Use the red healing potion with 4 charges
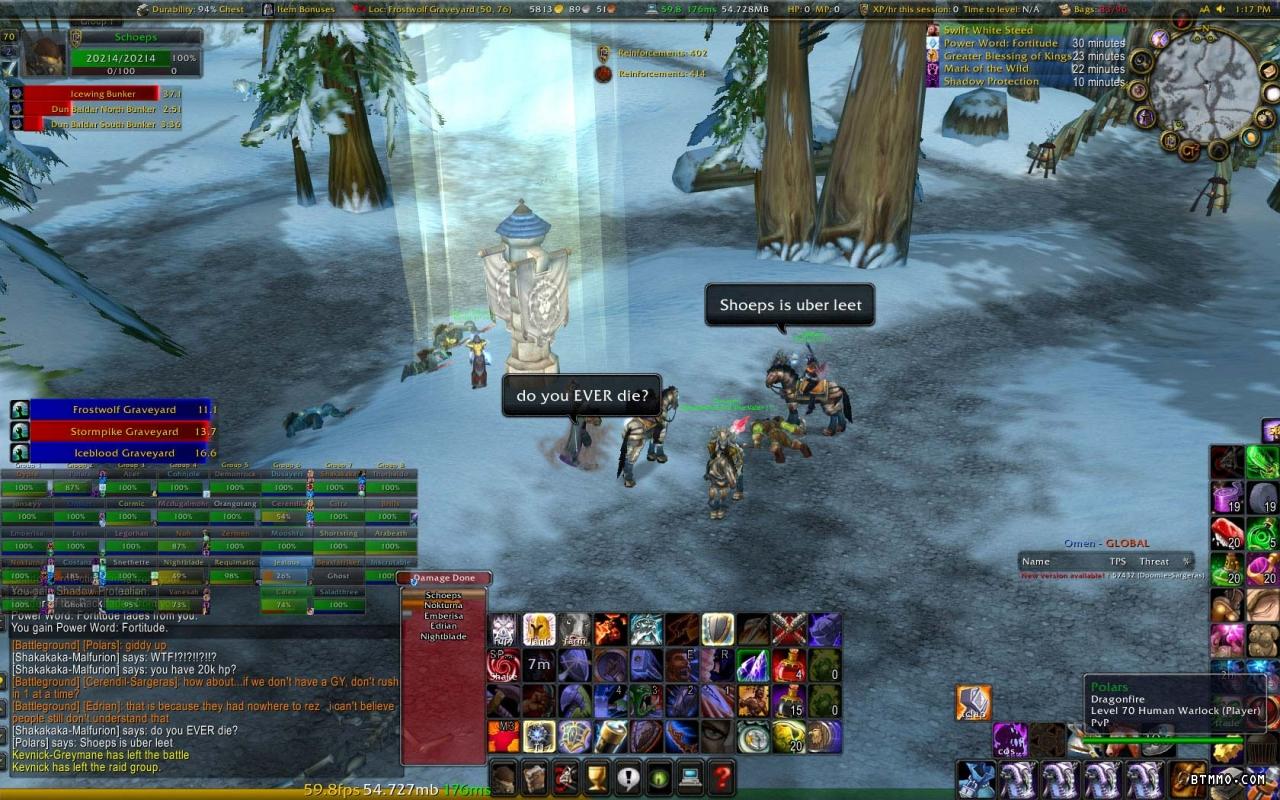 point(789,665)
